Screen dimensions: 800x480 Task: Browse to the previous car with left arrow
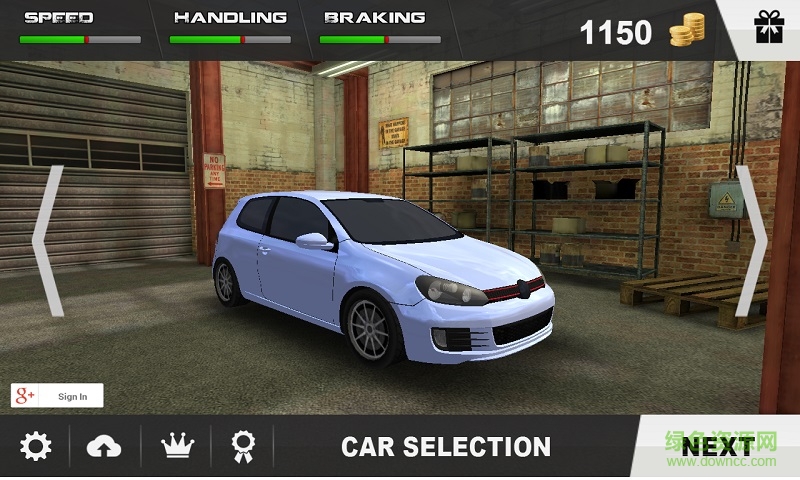tap(48, 241)
